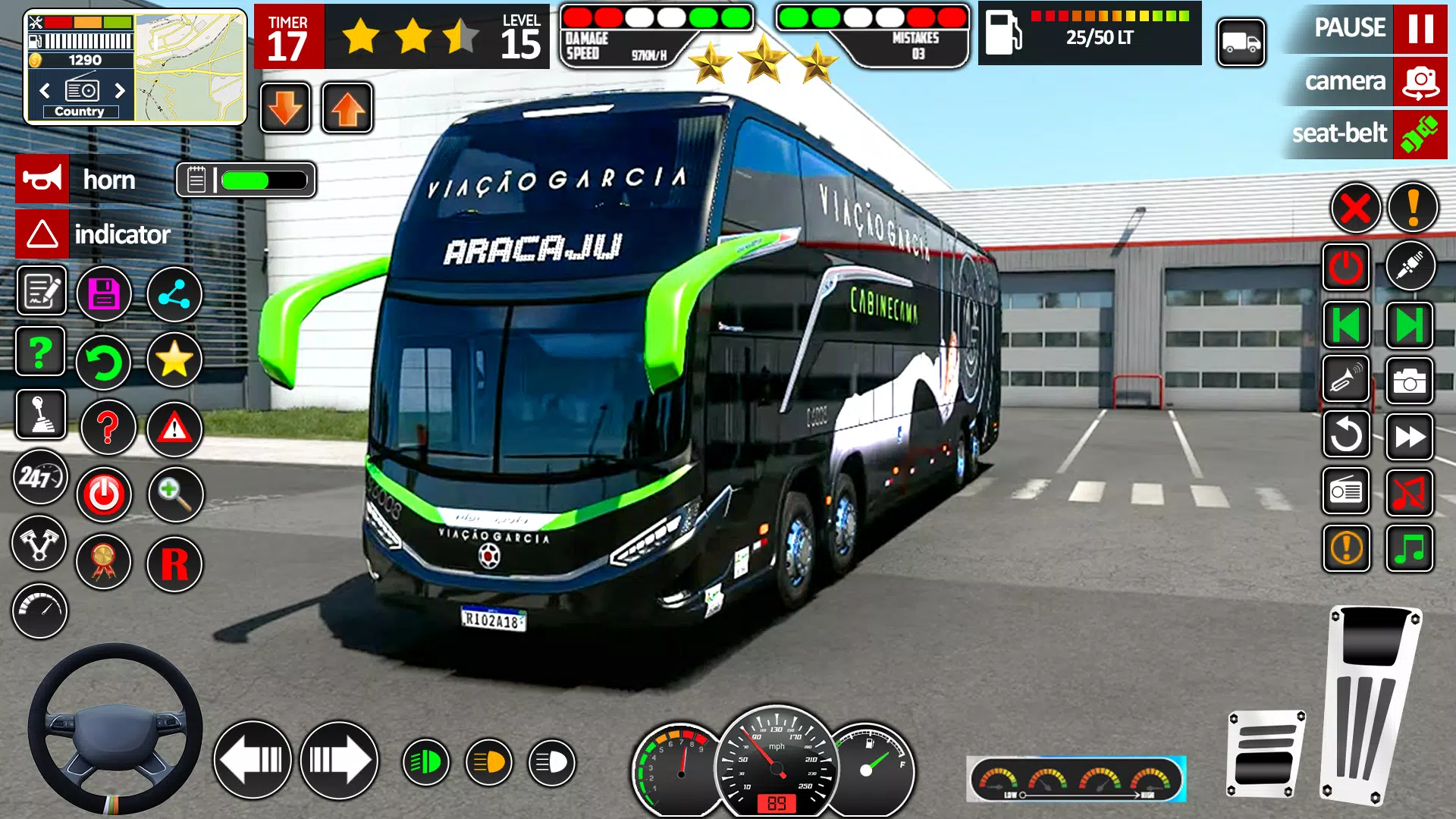This screenshot has width=1456, height=819.
Task: Open the minimap
Action: (190, 67)
